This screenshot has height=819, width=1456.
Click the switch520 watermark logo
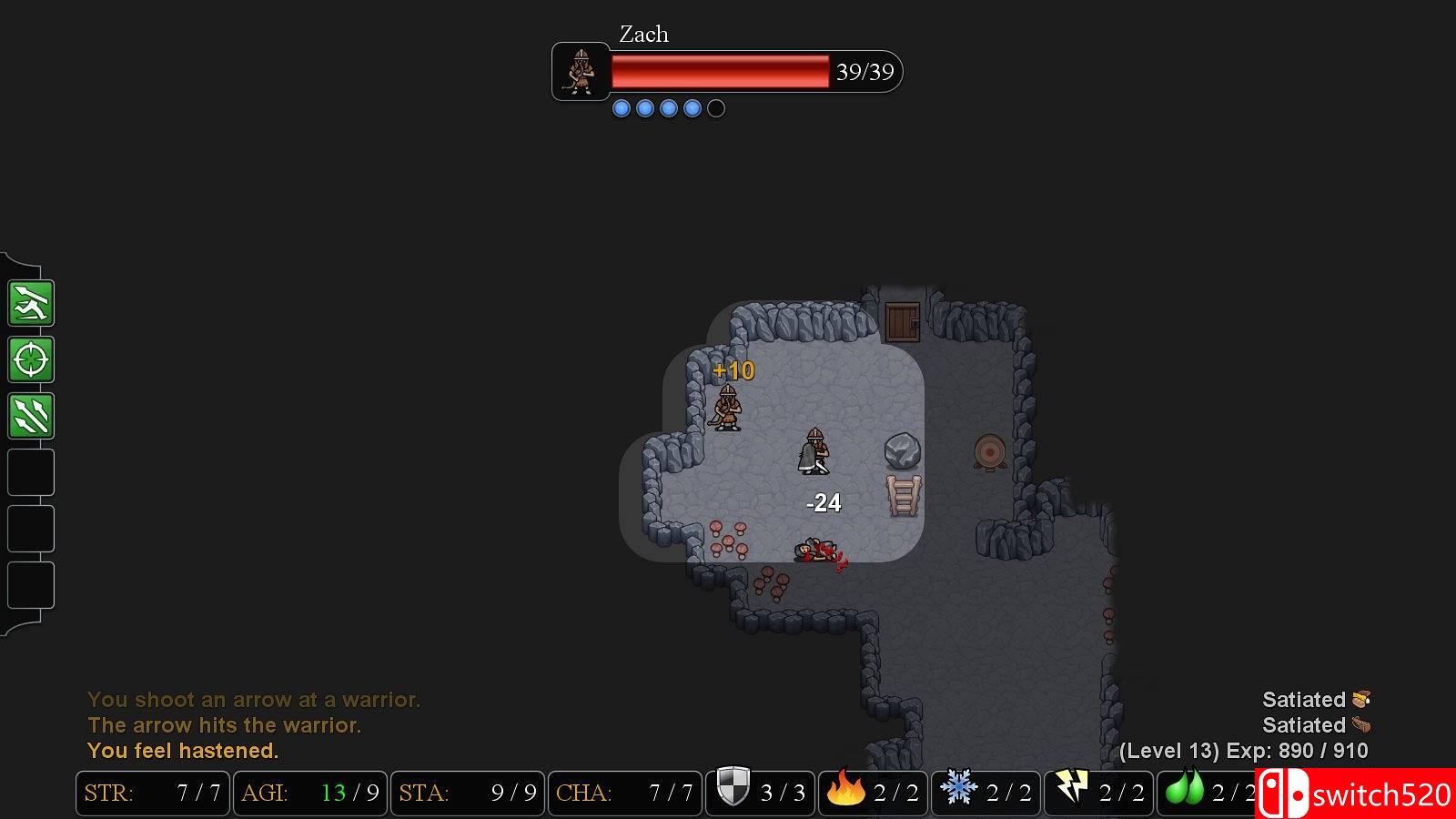[1356, 794]
